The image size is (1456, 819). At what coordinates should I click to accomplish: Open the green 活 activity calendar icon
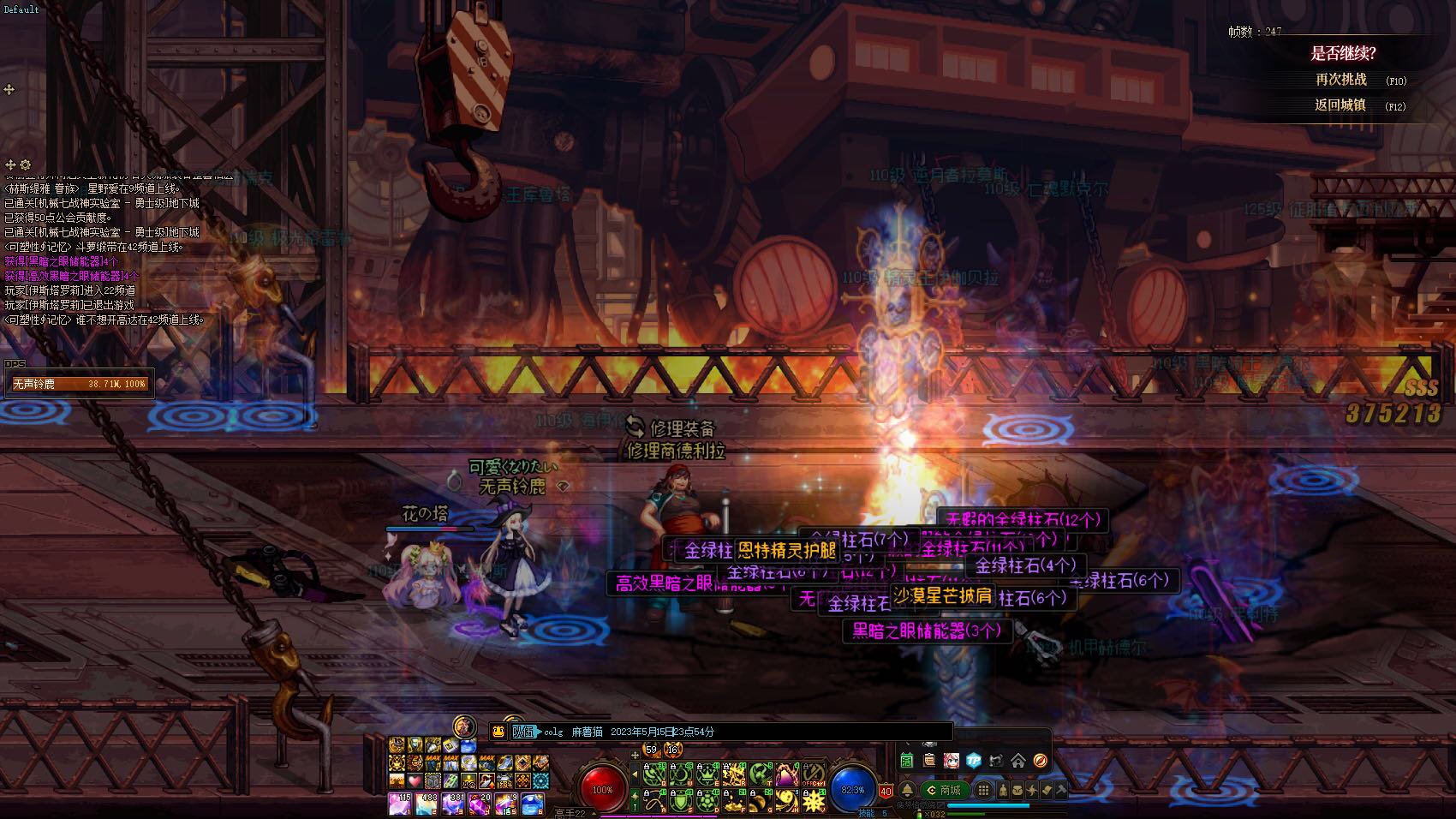coord(907,761)
